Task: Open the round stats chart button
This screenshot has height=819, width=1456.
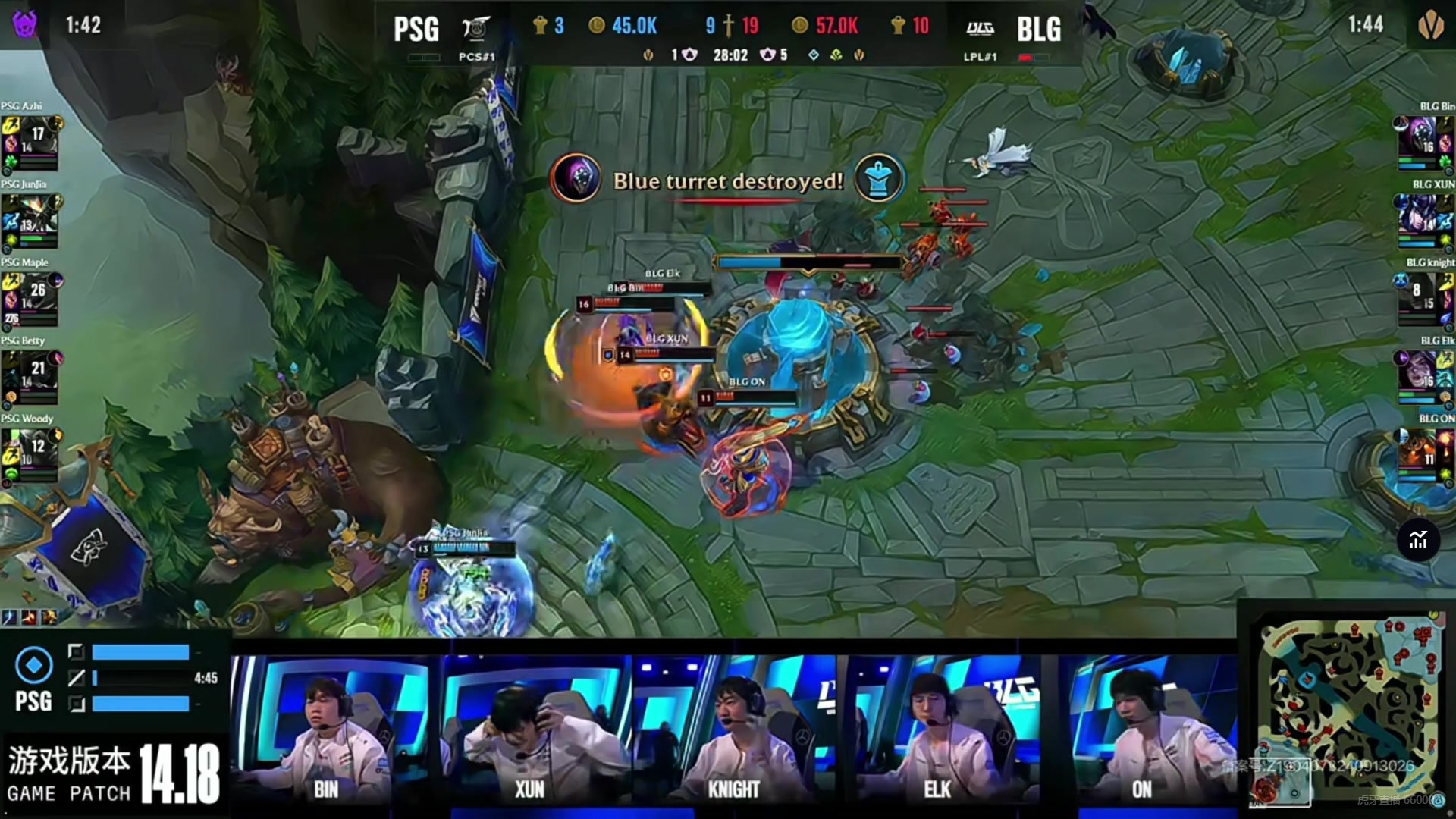Action: pyautogui.click(x=1418, y=540)
